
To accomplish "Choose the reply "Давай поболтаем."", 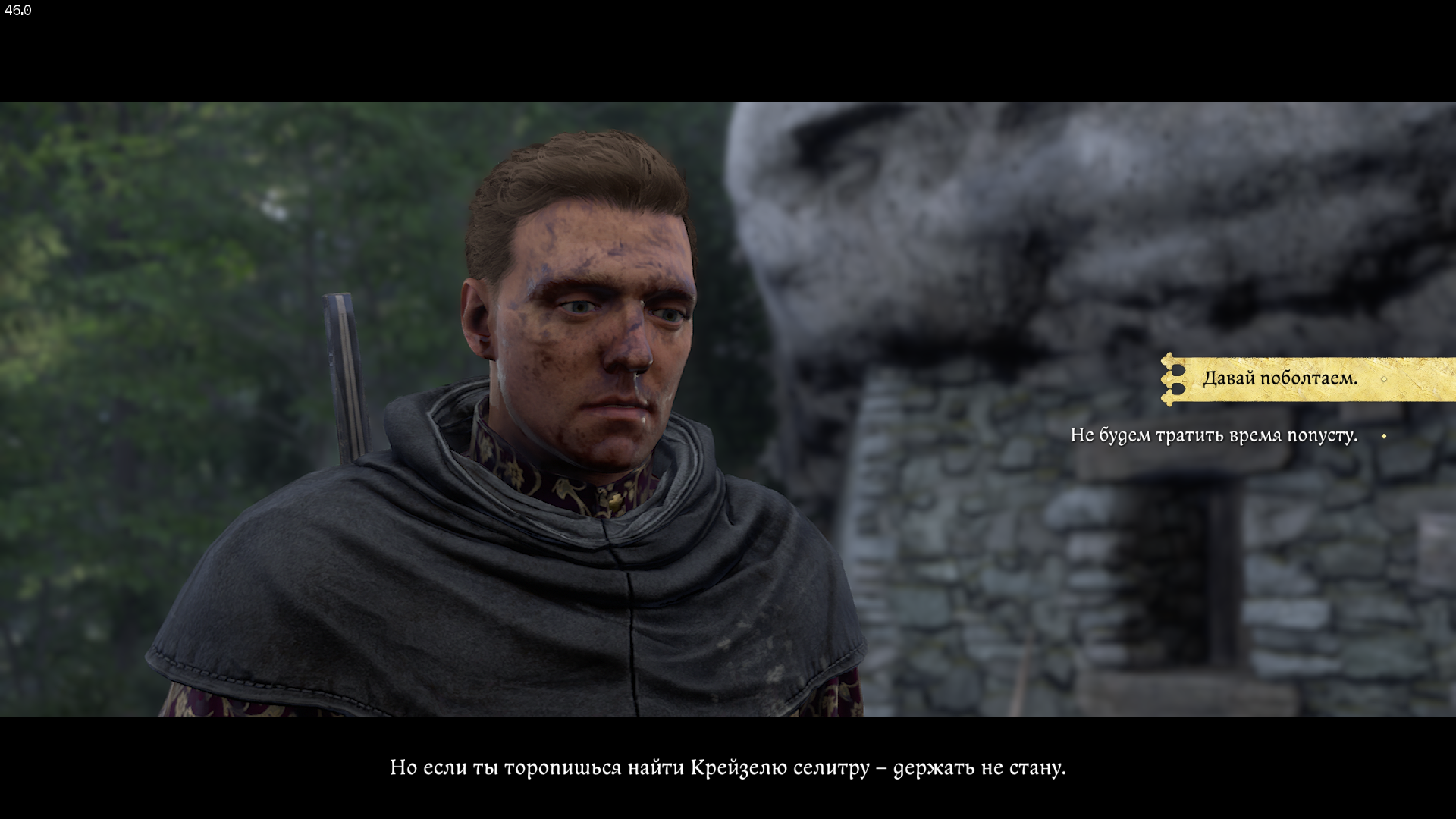I will tap(1279, 378).
